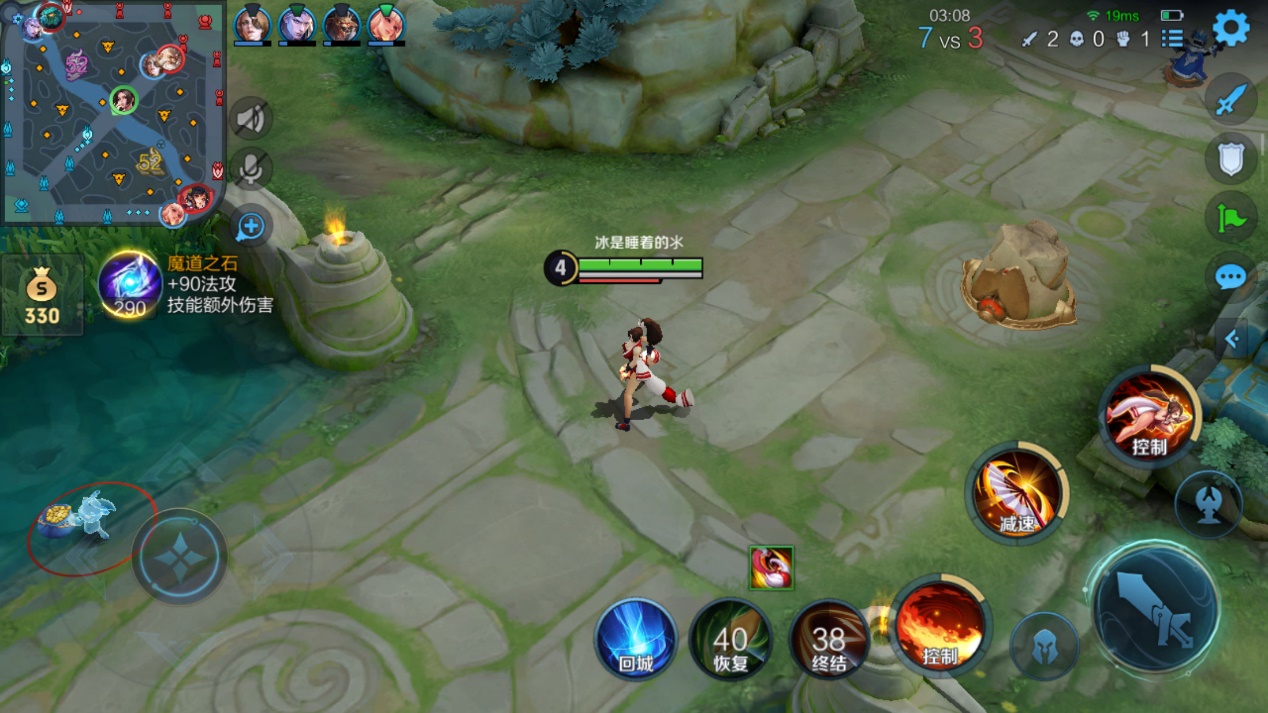Toggle the microphone voice chat button
Image resolution: width=1268 pixels, height=713 pixels.
(x=249, y=169)
